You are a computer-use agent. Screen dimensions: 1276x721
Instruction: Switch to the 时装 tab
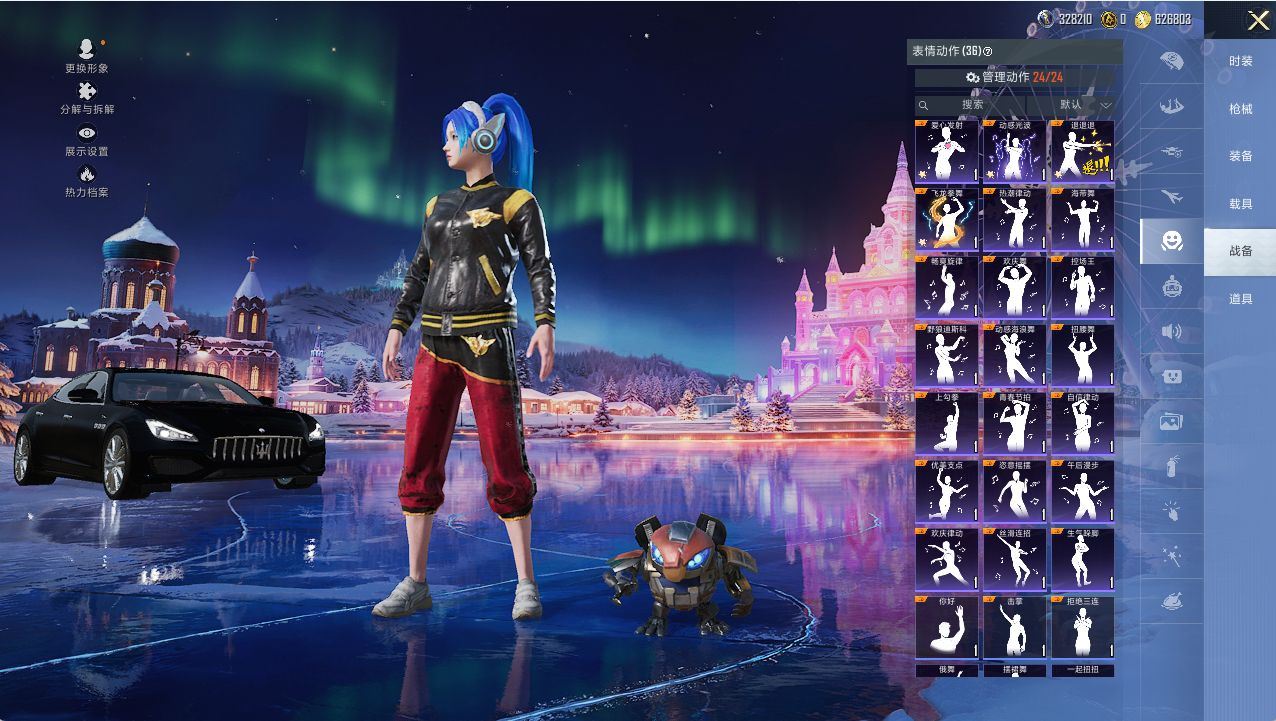[x=1240, y=62]
